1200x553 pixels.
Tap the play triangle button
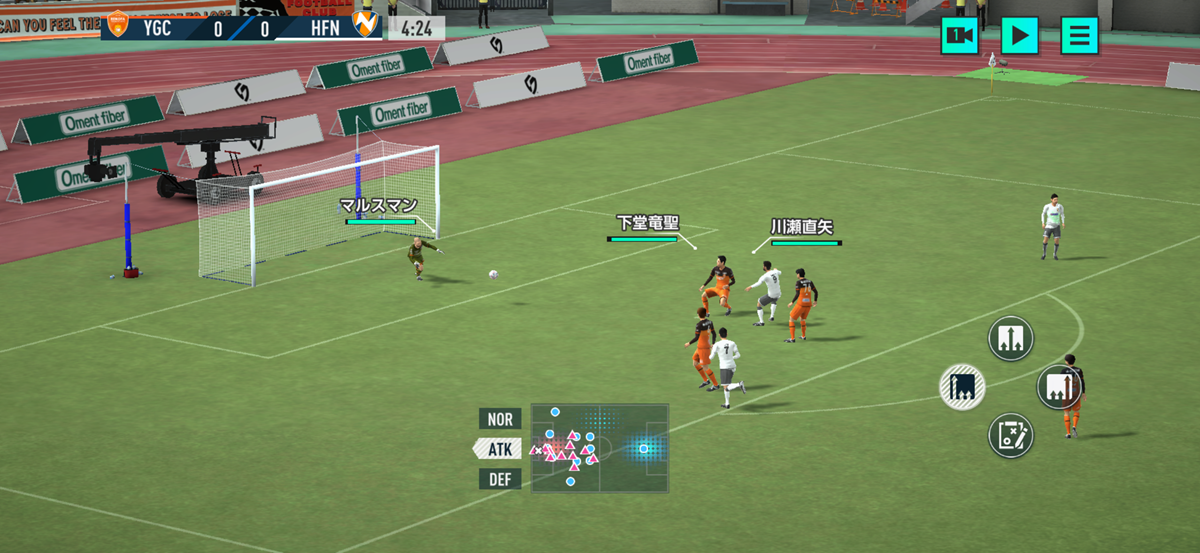click(x=1019, y=36)
